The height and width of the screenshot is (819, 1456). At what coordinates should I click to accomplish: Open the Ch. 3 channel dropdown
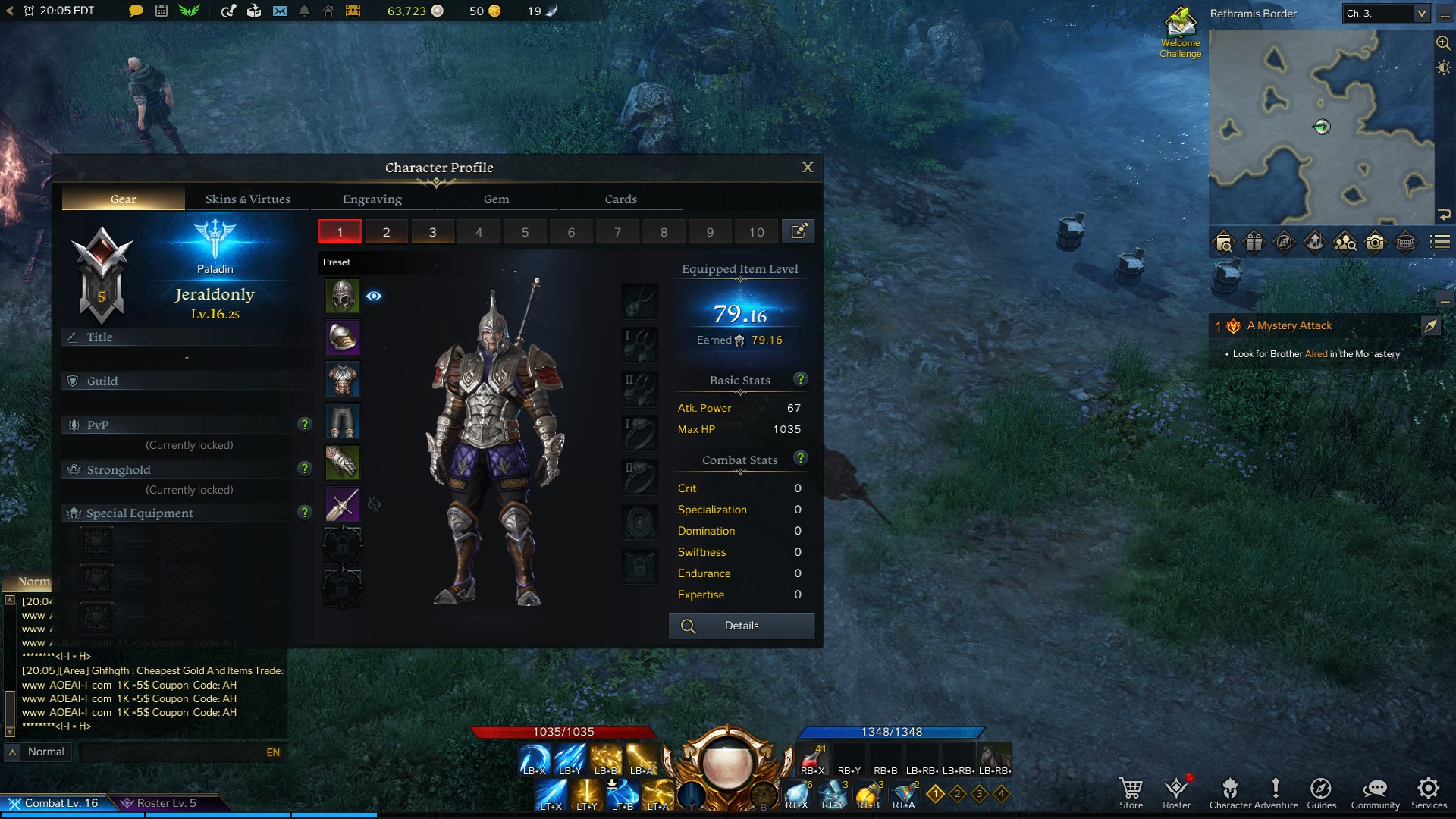pyautogui.click(x=1385, y=14)
